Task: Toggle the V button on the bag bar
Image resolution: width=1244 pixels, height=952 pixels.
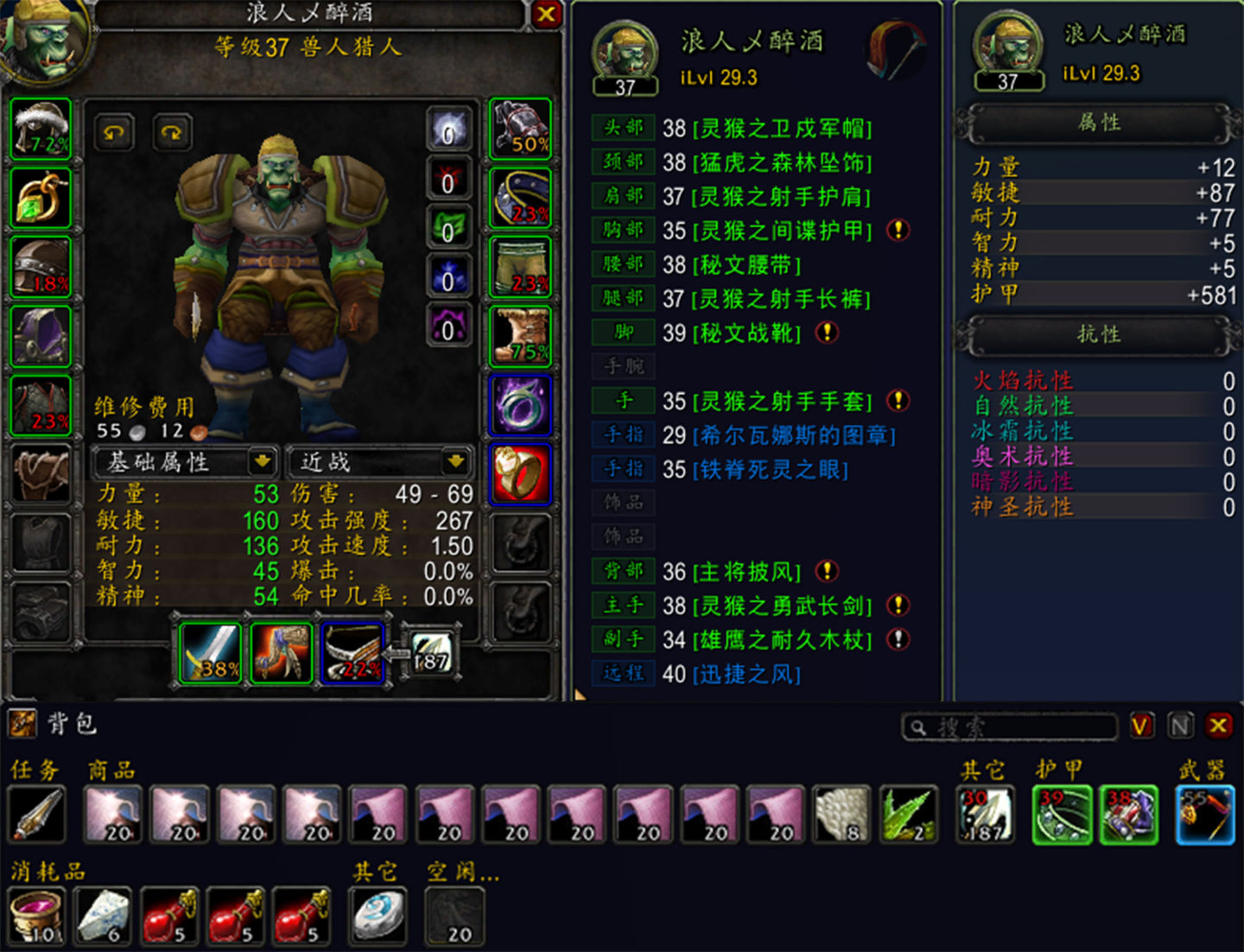Action: [1142, 727]
